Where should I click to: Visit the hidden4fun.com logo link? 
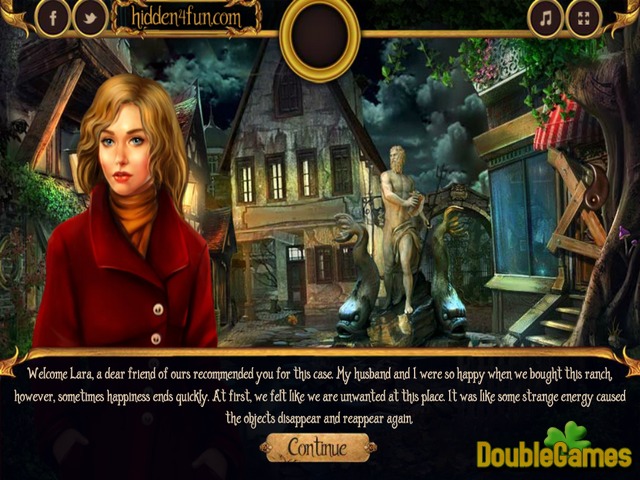point(184,16)
